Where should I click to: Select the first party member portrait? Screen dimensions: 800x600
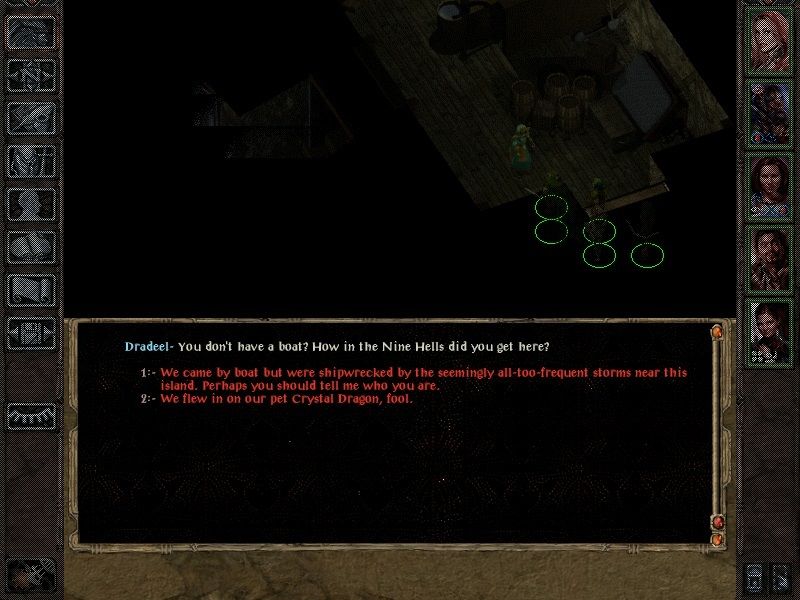point(770,42)
